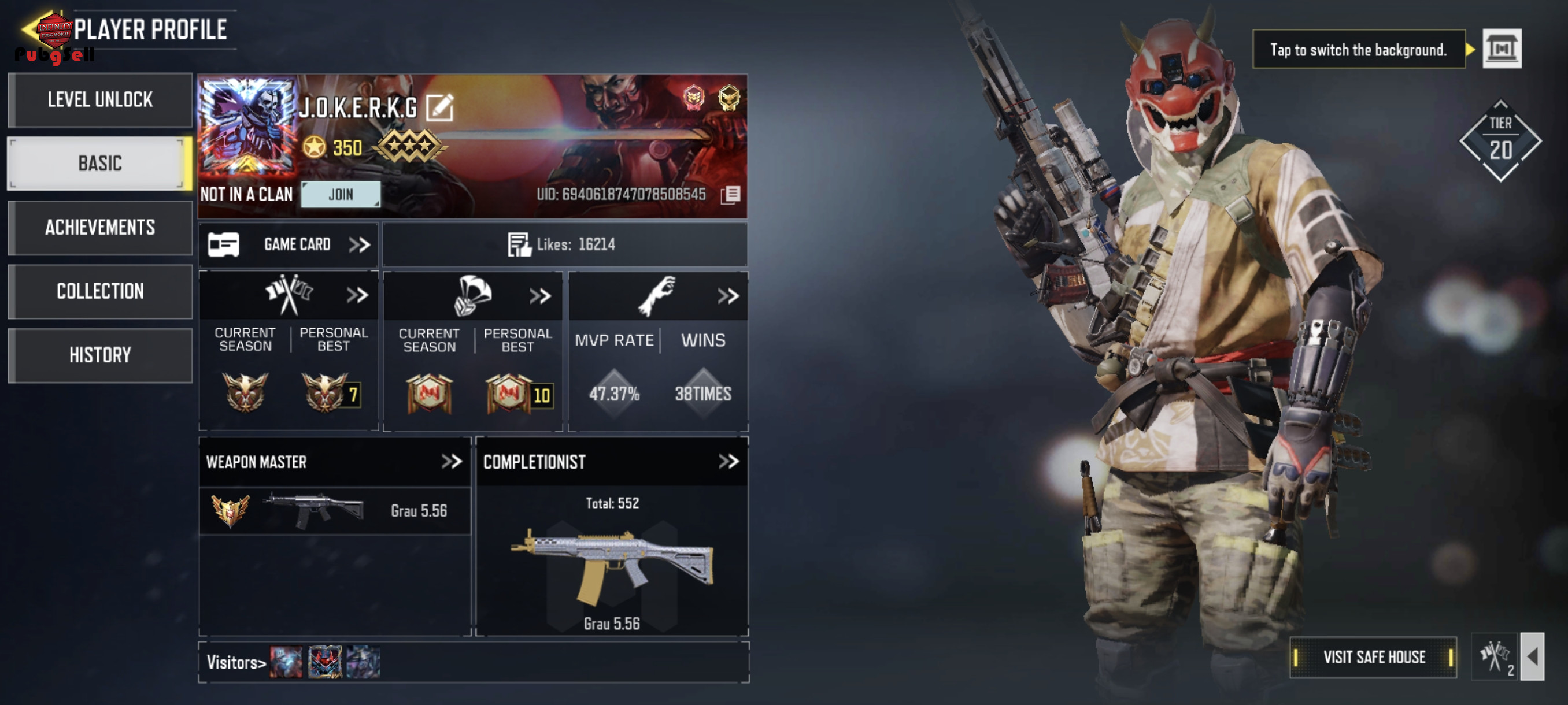The image size is (1568, 705).
Task: Copy the player UID
Action: (730, 195)
